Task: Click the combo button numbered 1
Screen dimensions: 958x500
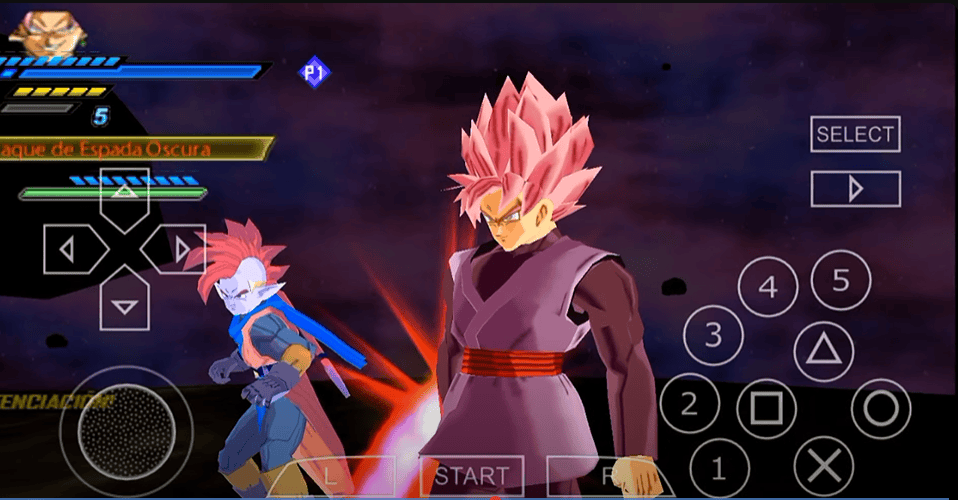Action: pos(720,466)
